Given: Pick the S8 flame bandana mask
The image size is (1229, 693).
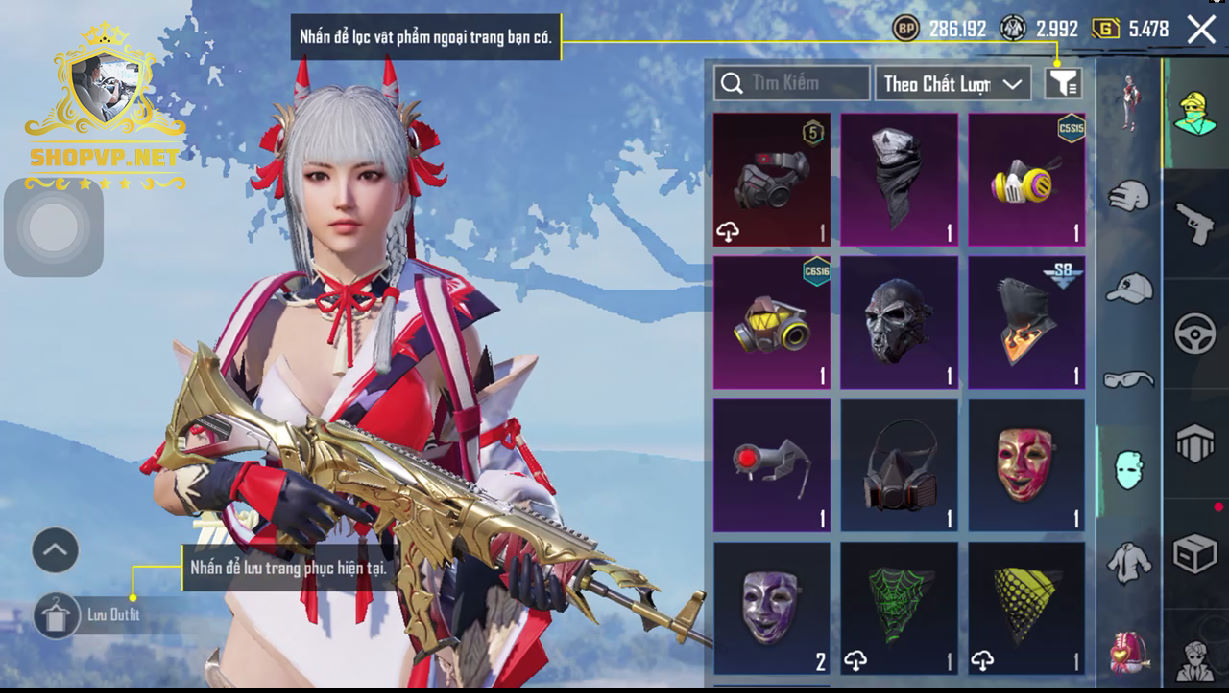Looking at the screenshot, I should [1026, 322].
